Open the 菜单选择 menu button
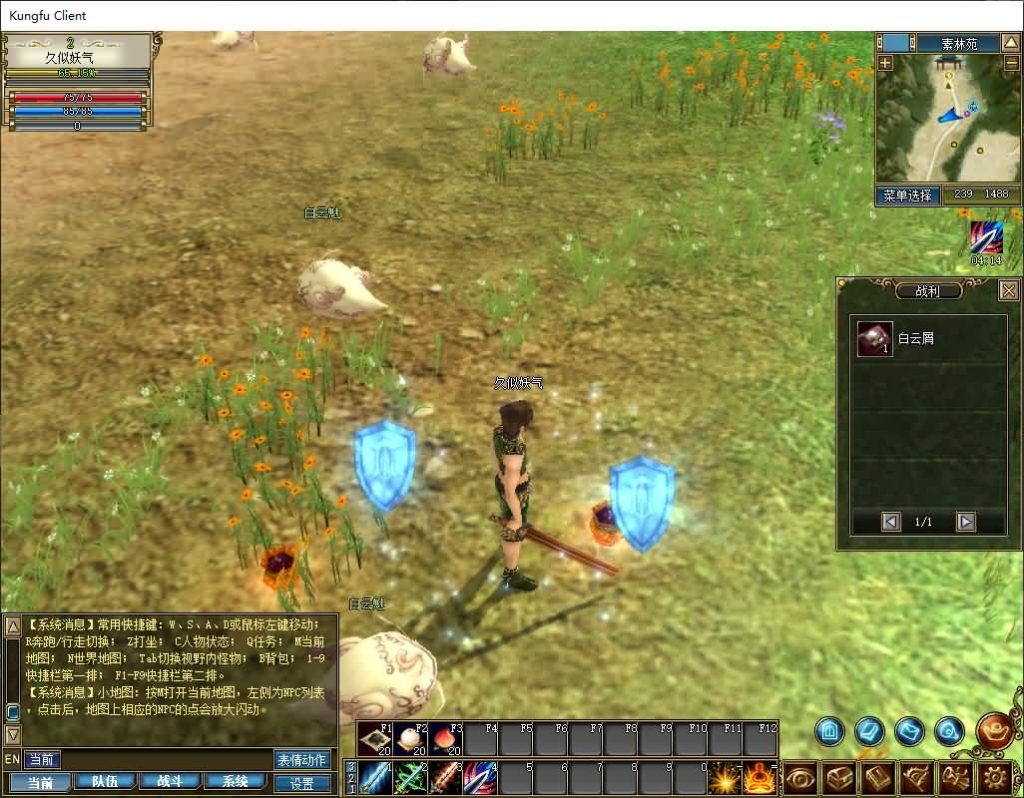1024x798 pixels. coord(908,195)
